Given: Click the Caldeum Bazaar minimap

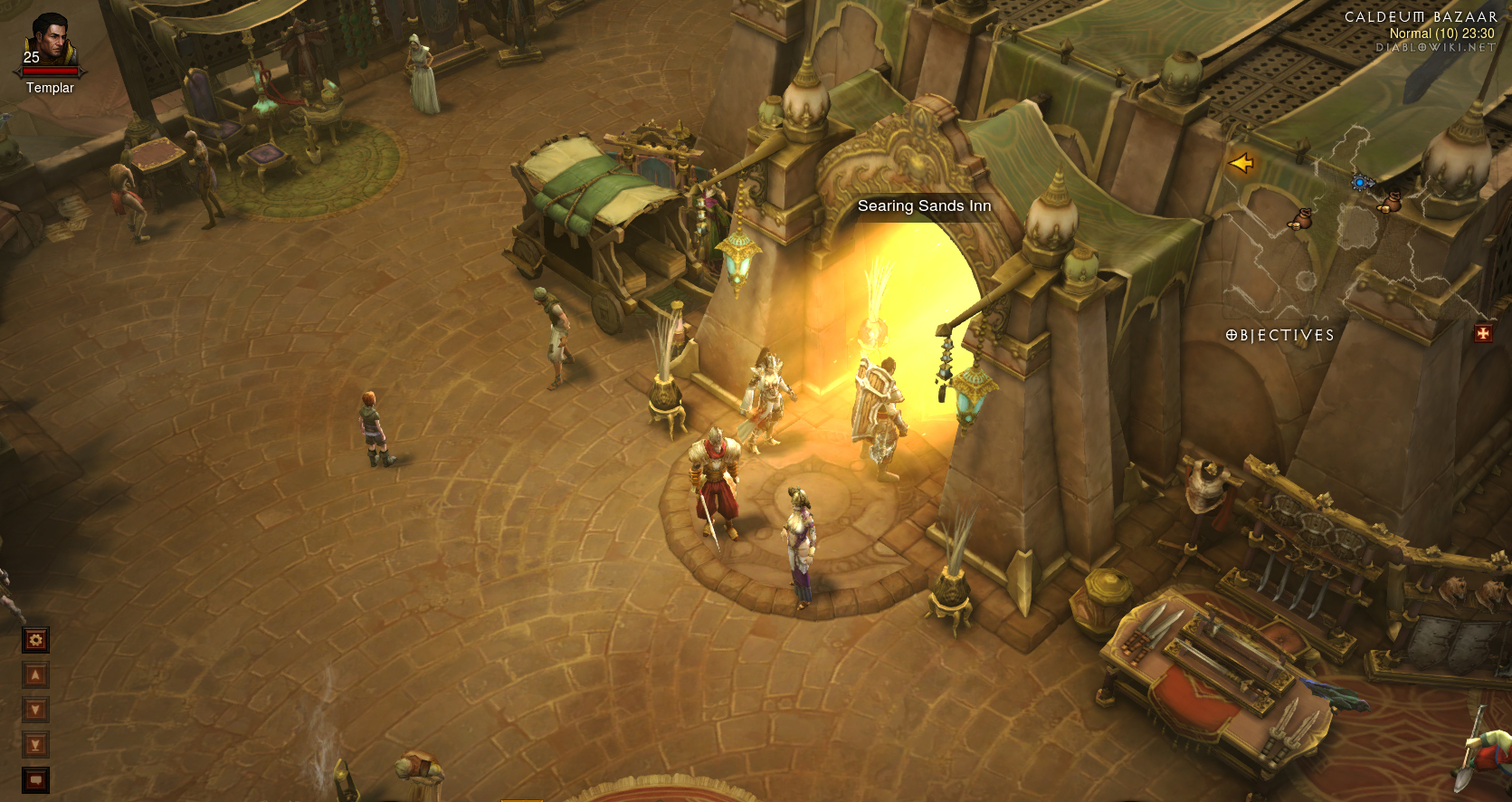Looking at the screenshot, I should [x=1357, y=226].
